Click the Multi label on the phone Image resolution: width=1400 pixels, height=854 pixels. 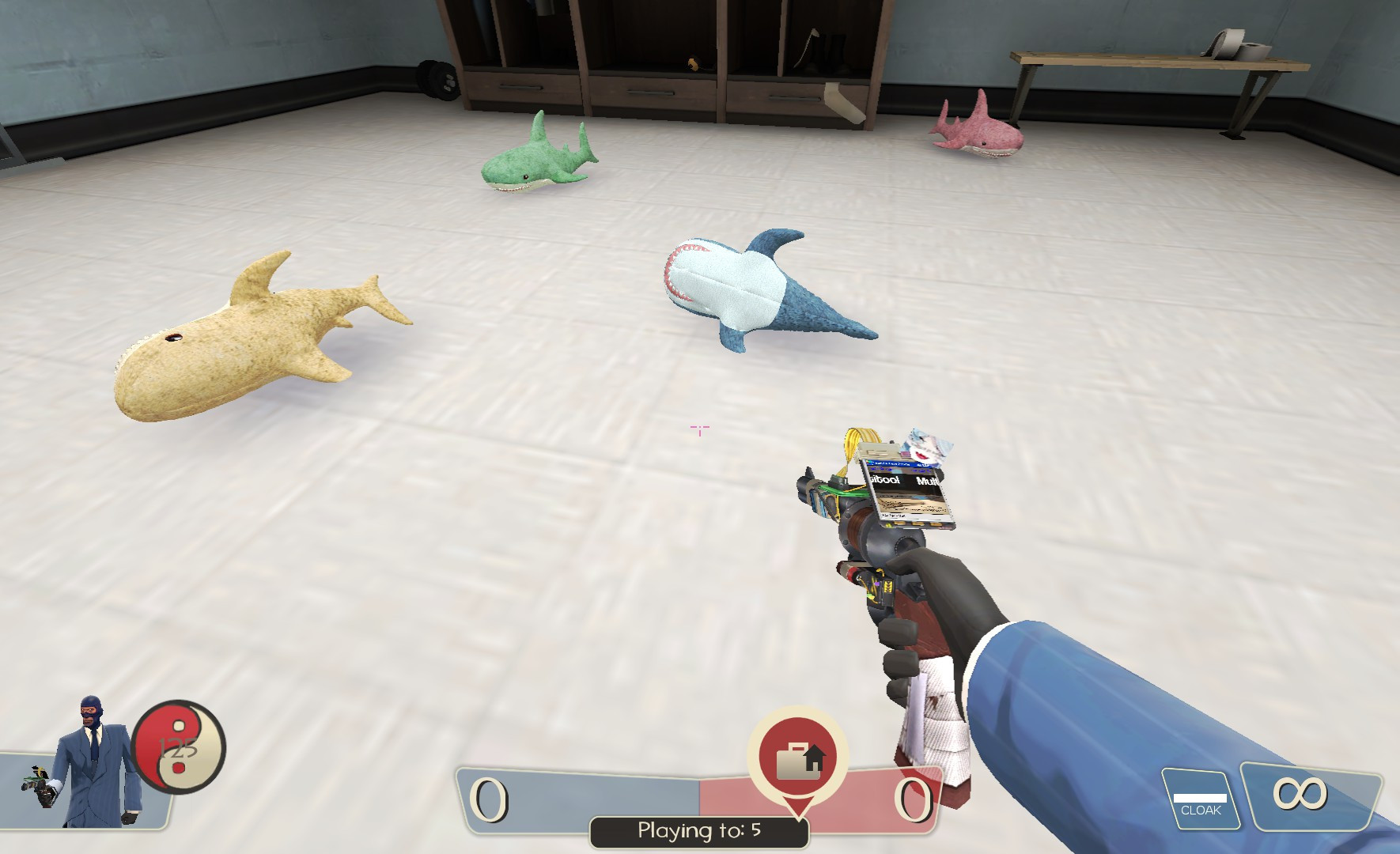pyautogui.click(x=926, y=481)
